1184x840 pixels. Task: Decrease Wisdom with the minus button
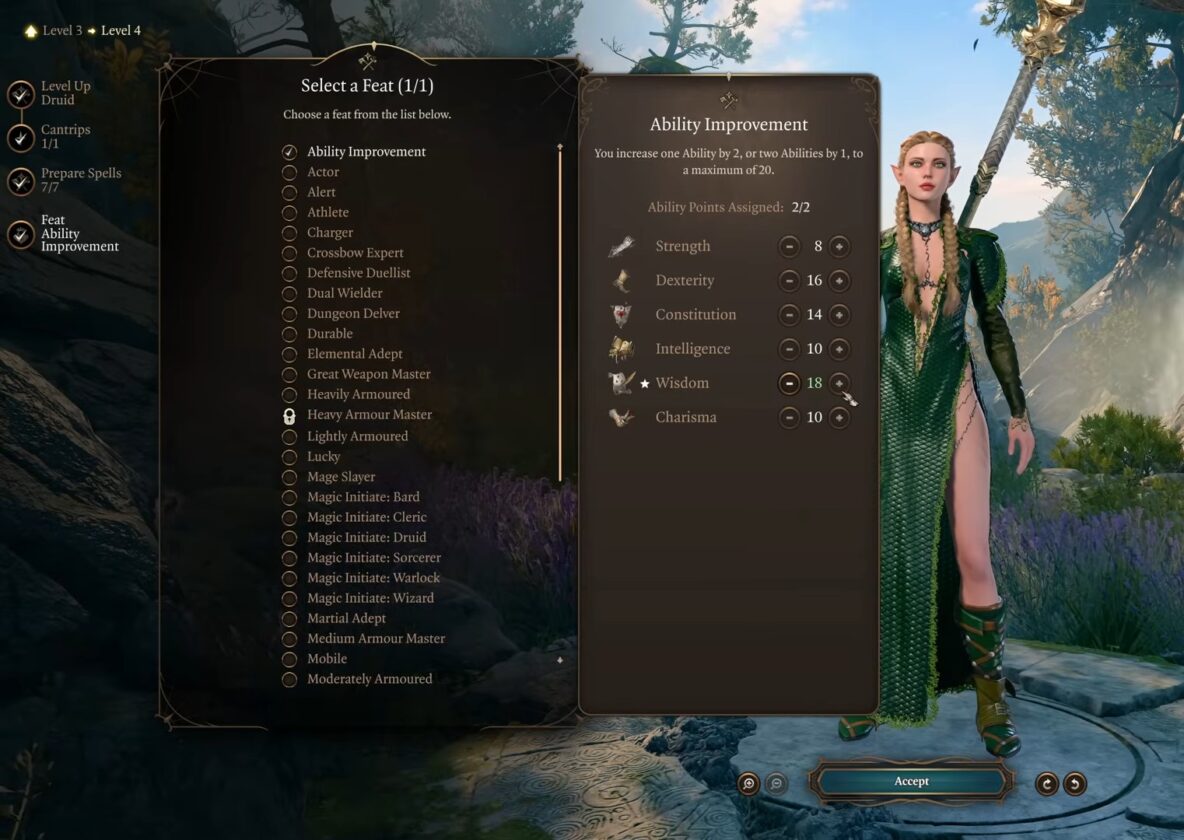(x=789, y=383)
